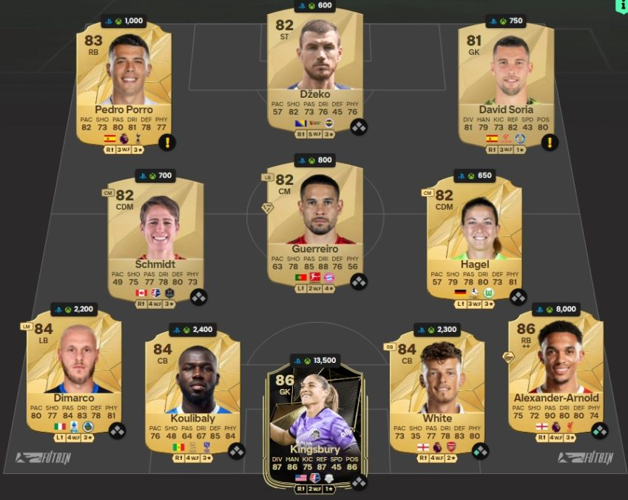Select the Dimarco left back card
Image resolution: width=628 pixels, height=500 pixels.
[x=75, y=375]
